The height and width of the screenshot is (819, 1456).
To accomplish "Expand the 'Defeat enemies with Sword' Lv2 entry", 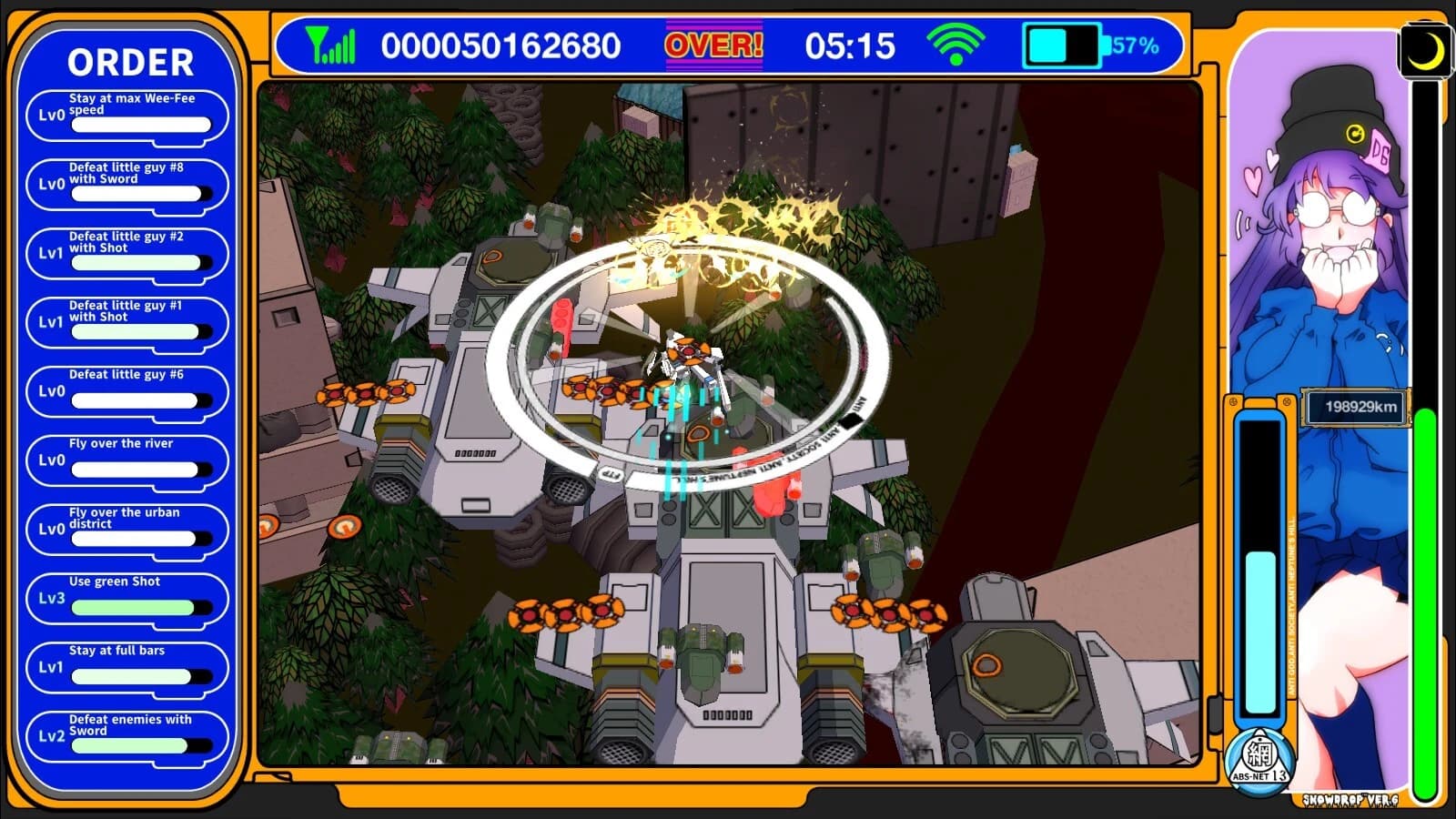I will [127, 735].
